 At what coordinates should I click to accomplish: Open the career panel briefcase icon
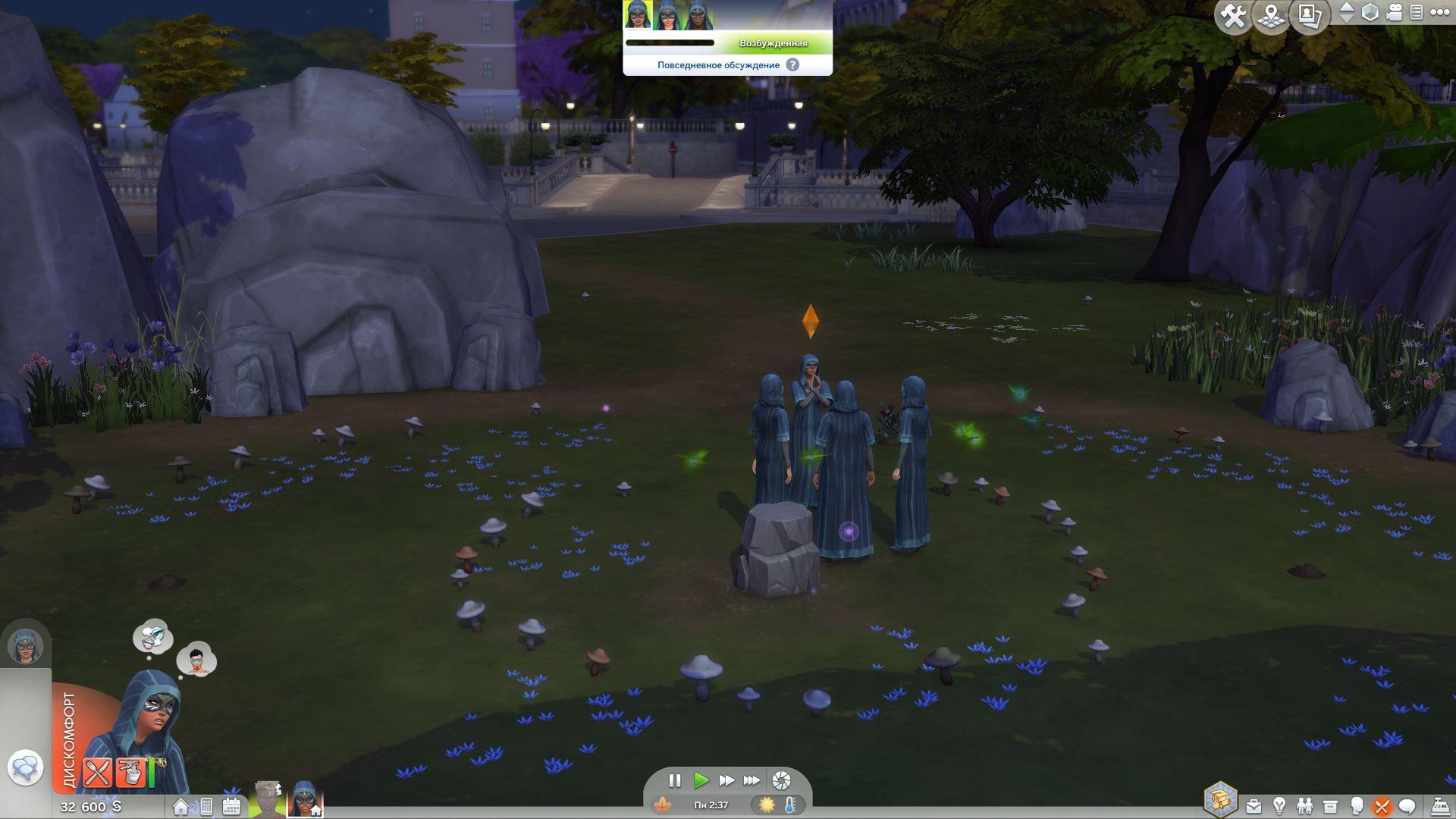coord(1254,806)
